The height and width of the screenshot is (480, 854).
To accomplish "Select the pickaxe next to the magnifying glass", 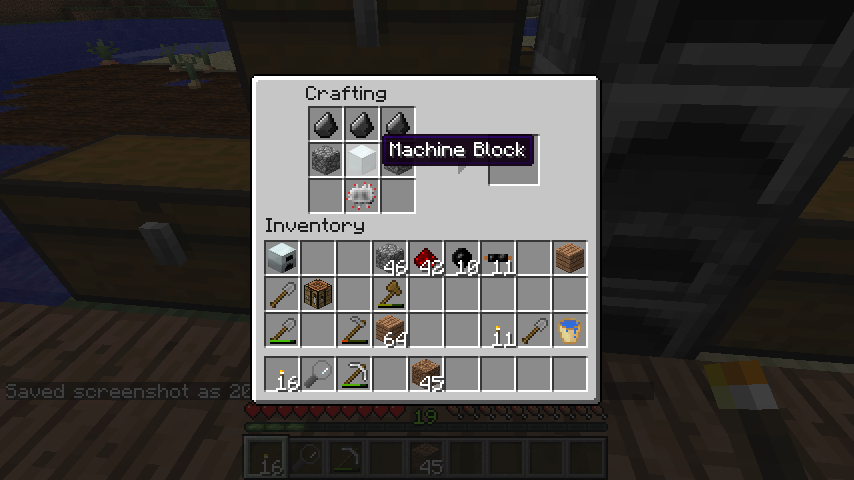I will (354, 374).
